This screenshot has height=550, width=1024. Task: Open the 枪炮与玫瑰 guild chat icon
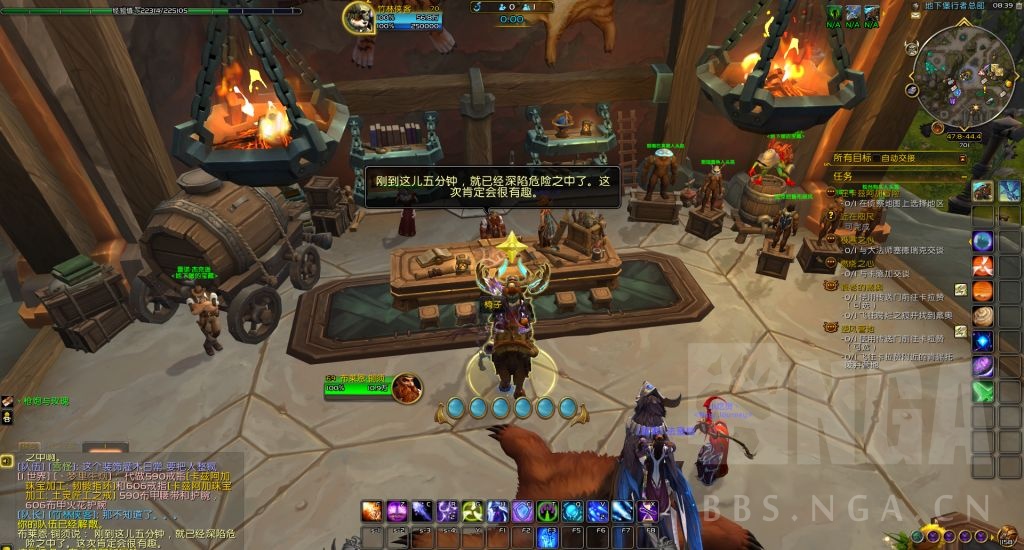(8, 402)
